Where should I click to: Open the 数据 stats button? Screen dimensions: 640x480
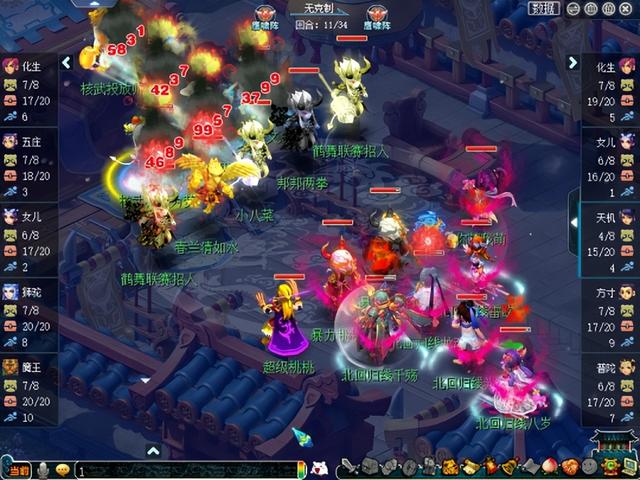pyautogui.click(x=545, y=8)
